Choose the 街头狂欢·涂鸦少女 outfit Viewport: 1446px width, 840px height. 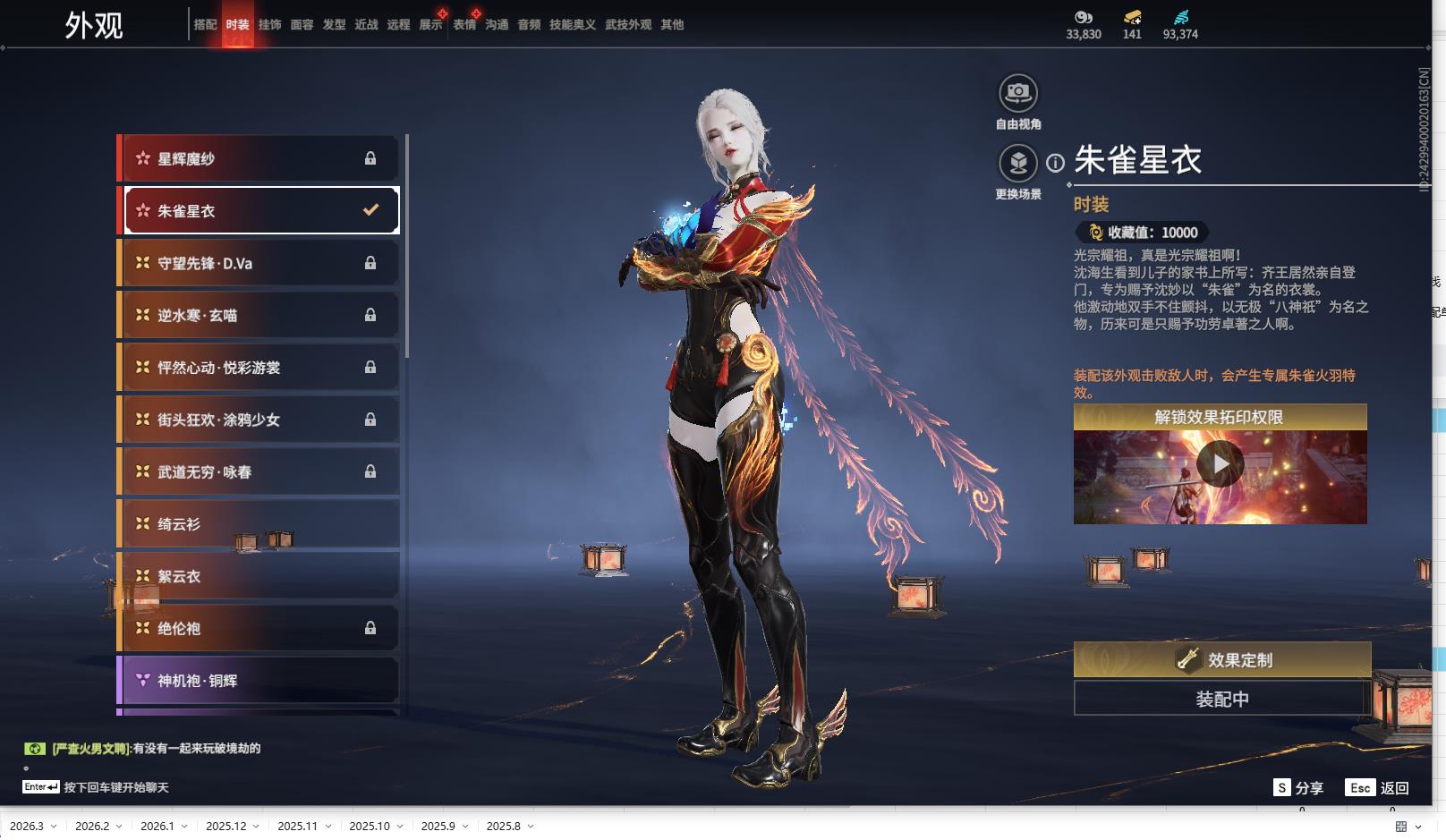tap(259, 420)
